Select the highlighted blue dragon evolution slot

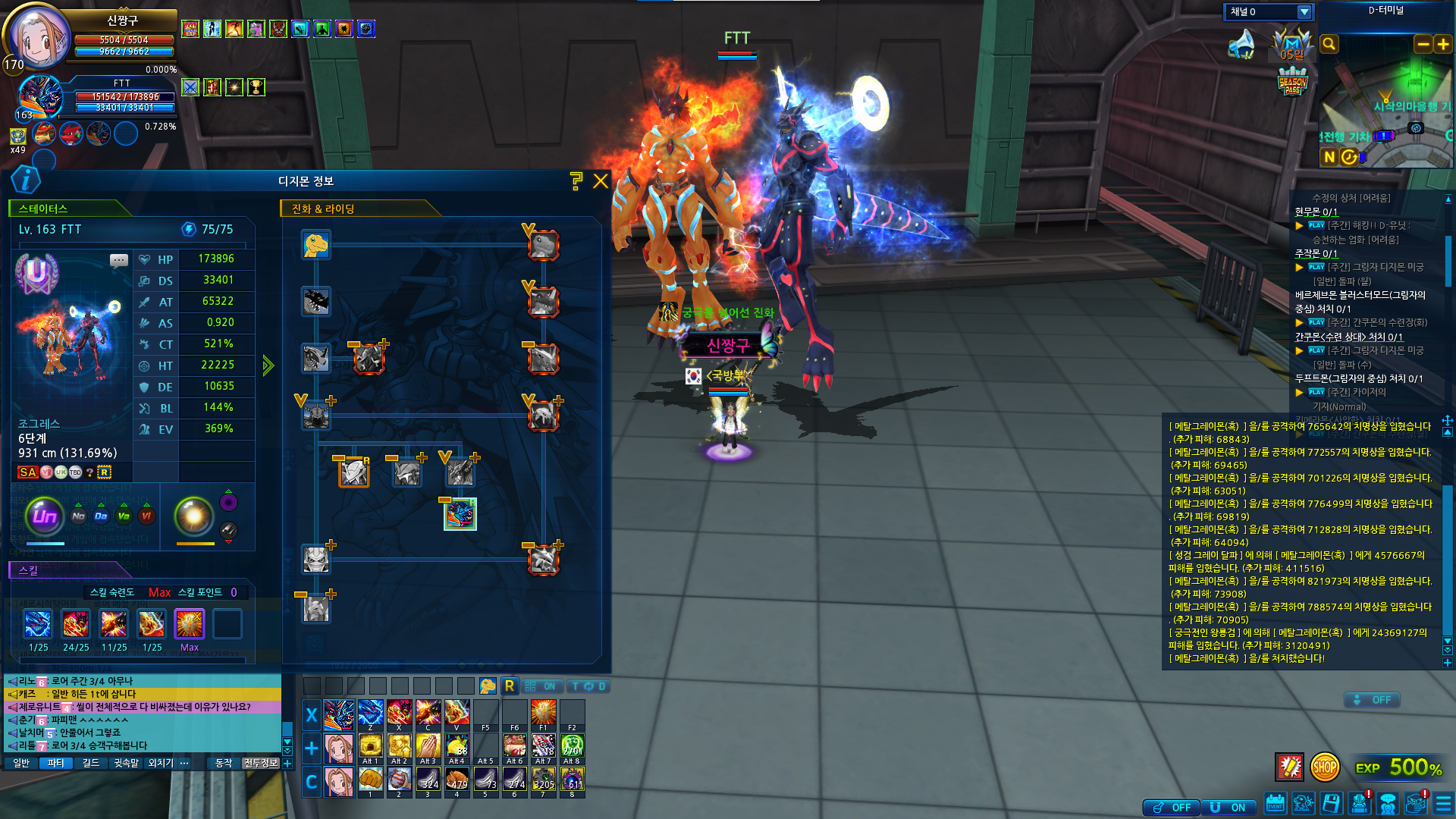click(460, 514)
